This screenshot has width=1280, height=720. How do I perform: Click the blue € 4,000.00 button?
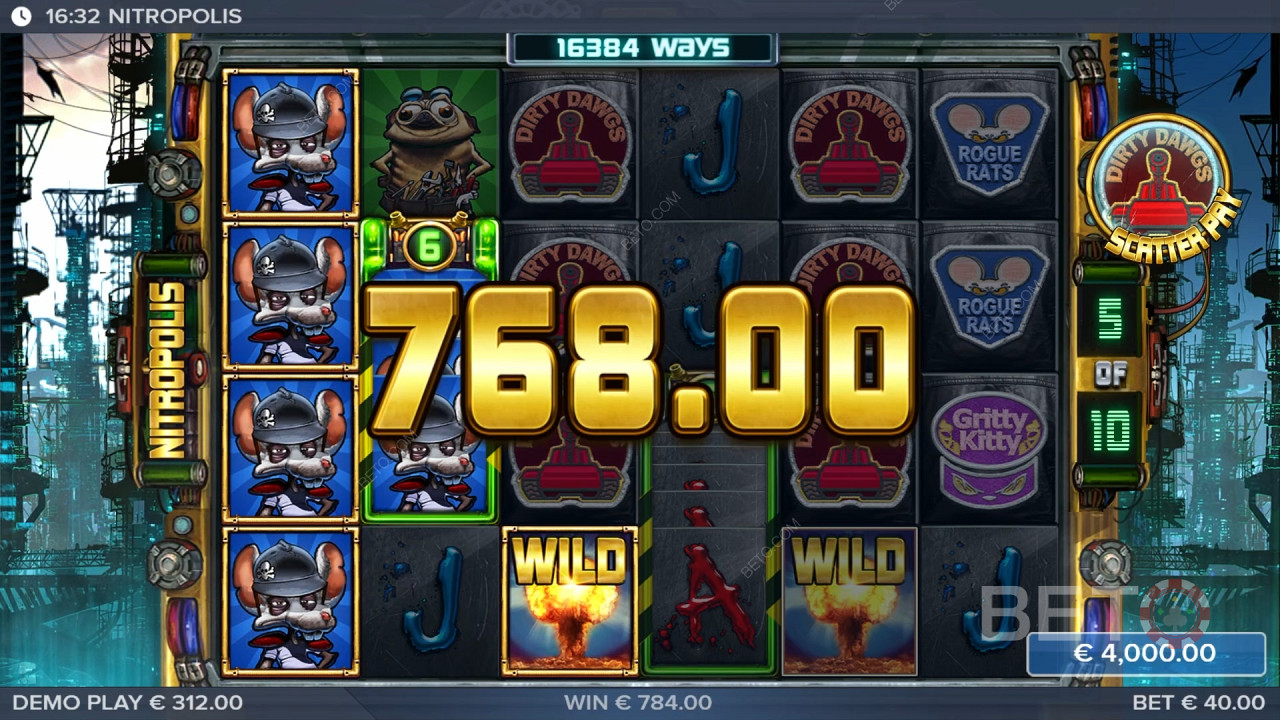point(1145,654)
